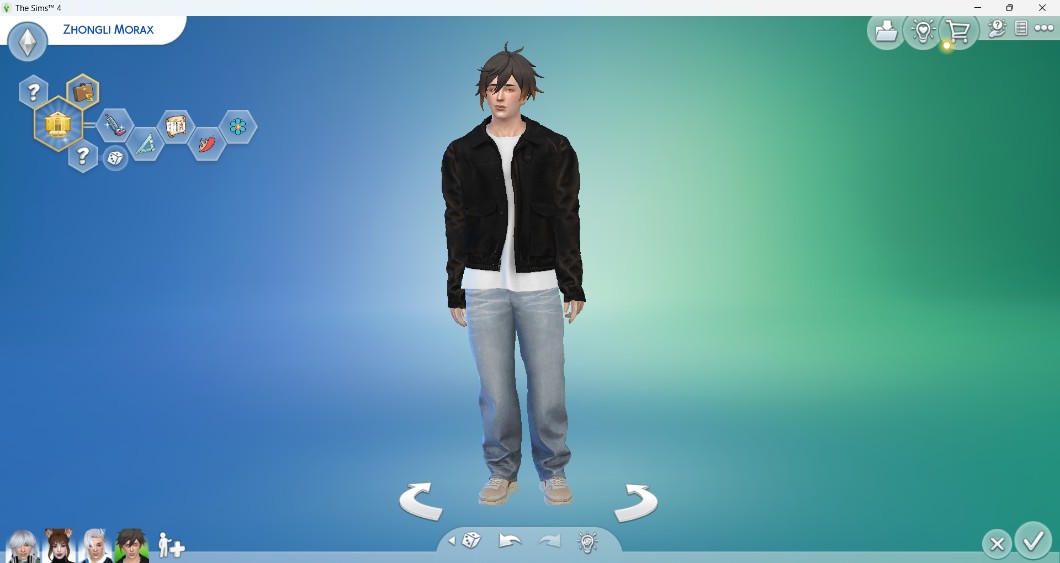Open the plumbob gender settings button
1060x563 pixels.
coord(27,42)
